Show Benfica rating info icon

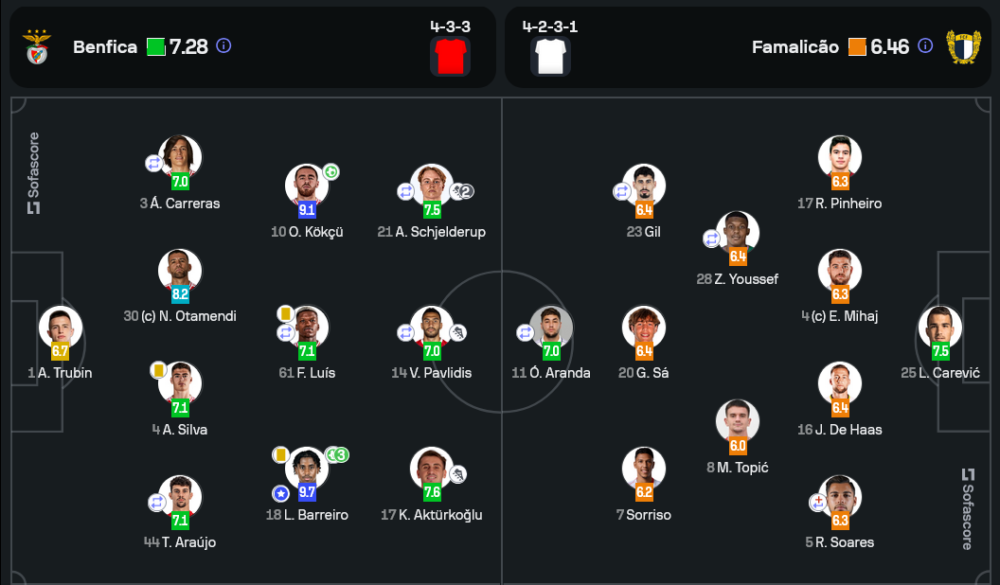point(224,46)
